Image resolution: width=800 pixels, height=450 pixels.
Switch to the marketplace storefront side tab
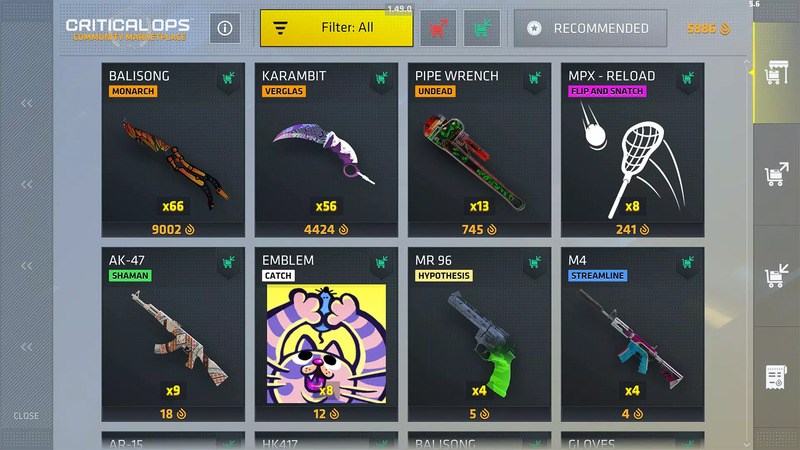(775, 73)
